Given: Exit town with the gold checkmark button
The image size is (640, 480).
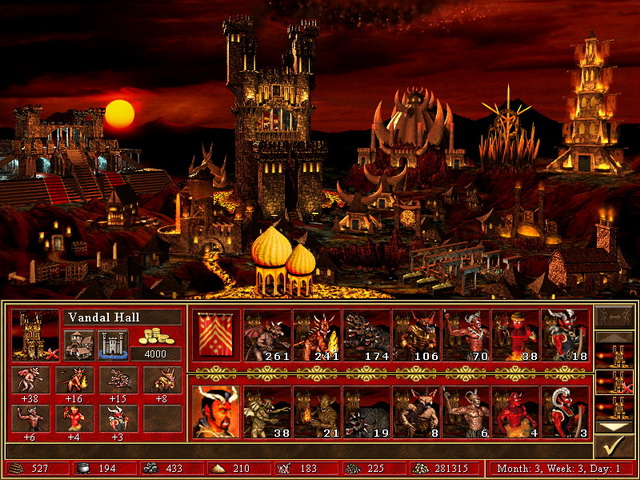Looking at the screenshot, I should (614, 446).
